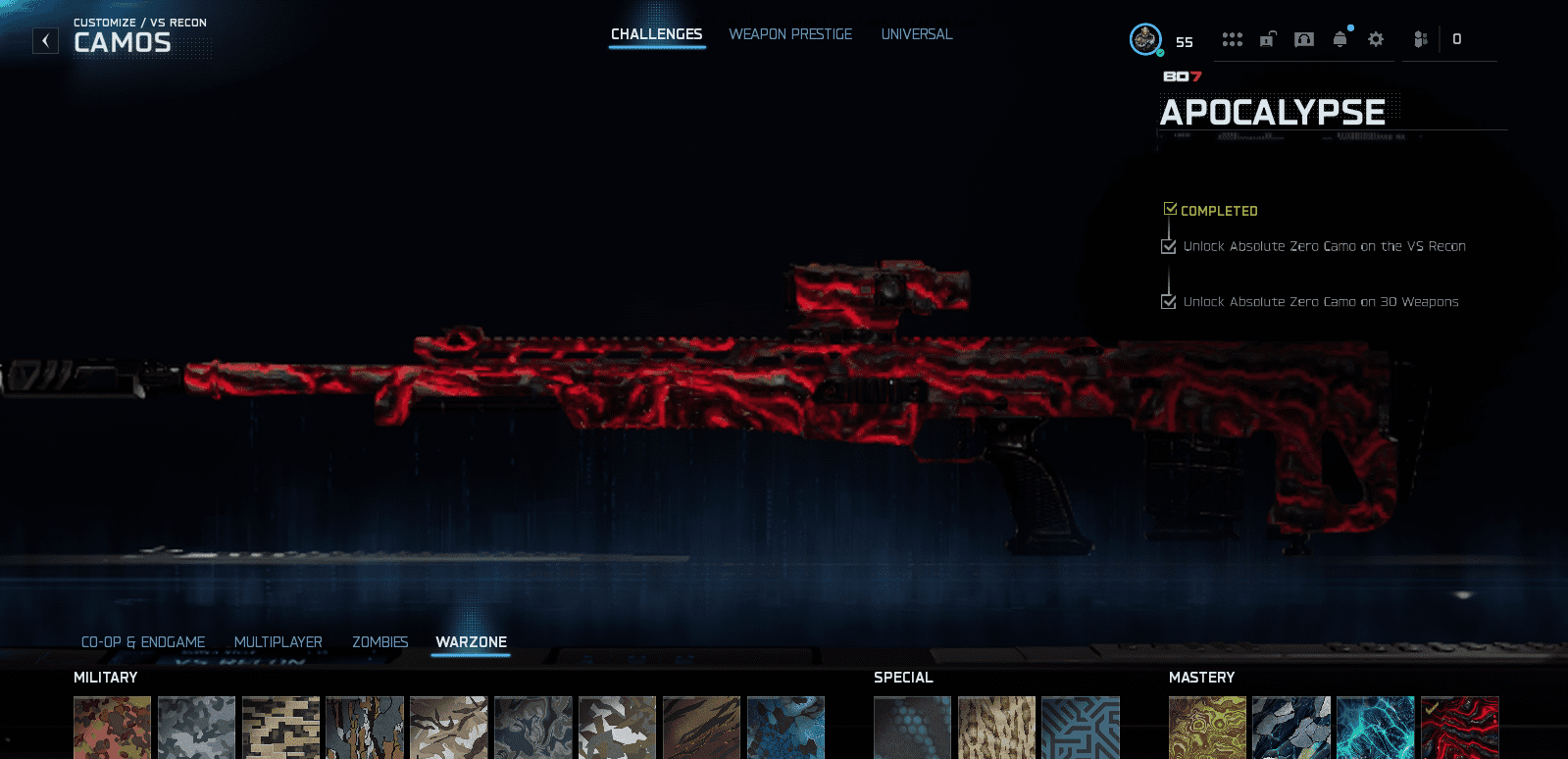Switch to the ZOMBIES camo category

coord(380,641)
